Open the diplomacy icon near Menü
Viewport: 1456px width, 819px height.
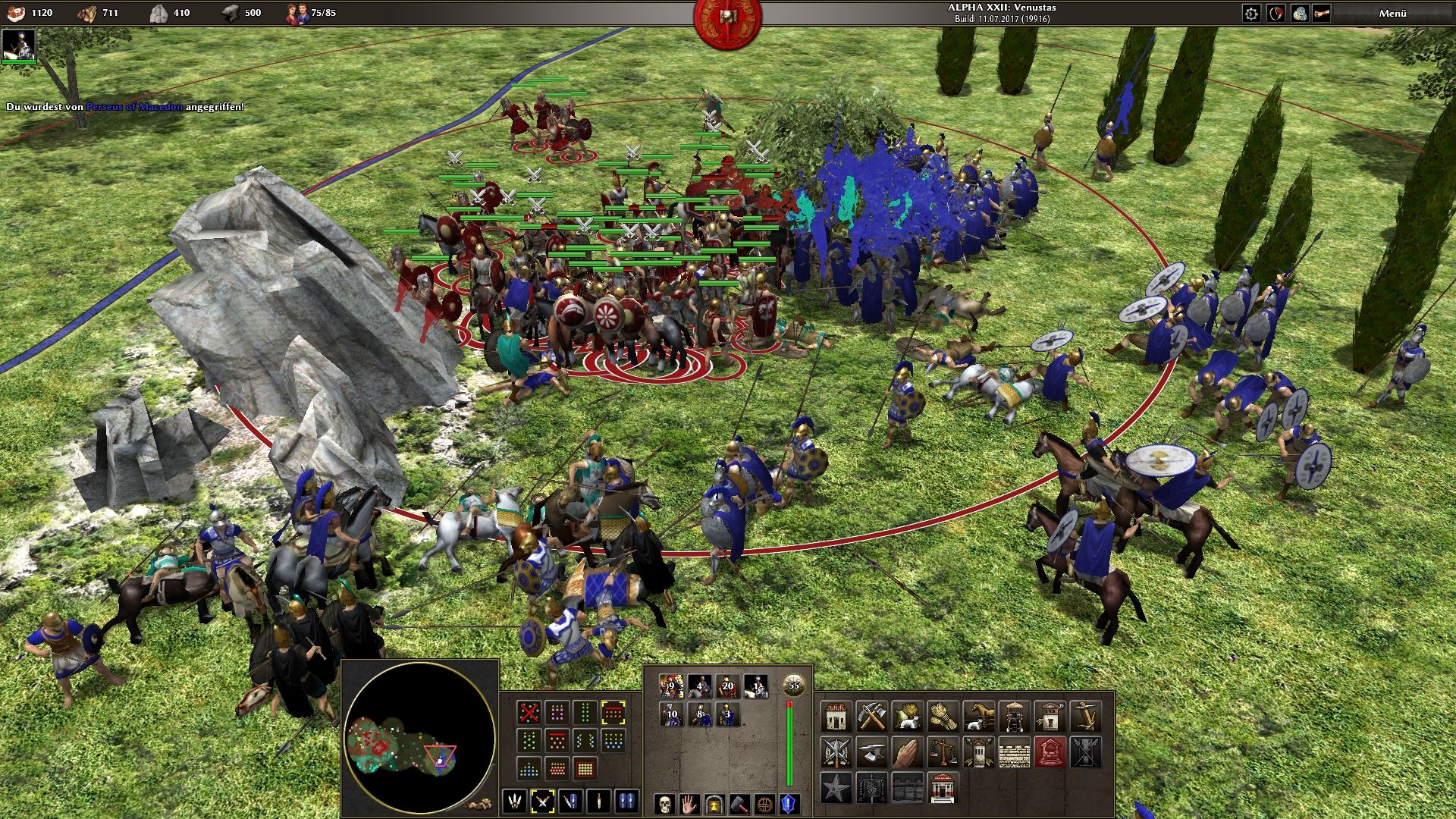click(1277, 14)
